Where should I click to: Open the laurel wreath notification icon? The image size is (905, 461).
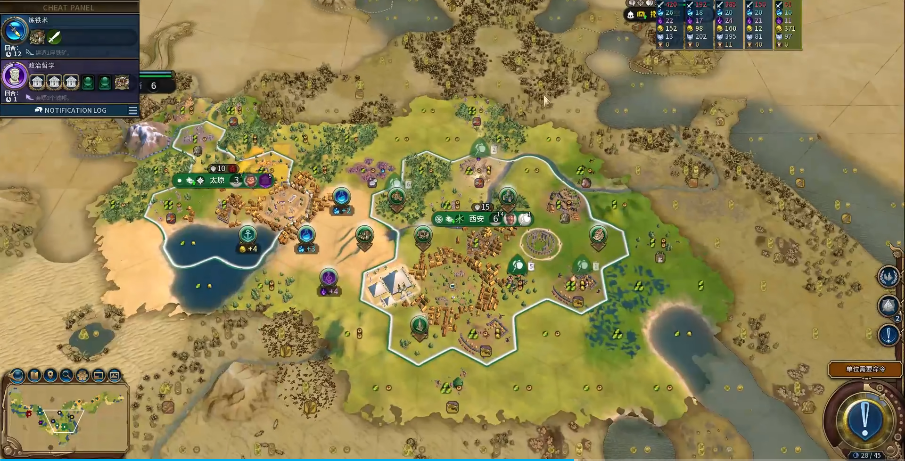(x=888, y=276)
